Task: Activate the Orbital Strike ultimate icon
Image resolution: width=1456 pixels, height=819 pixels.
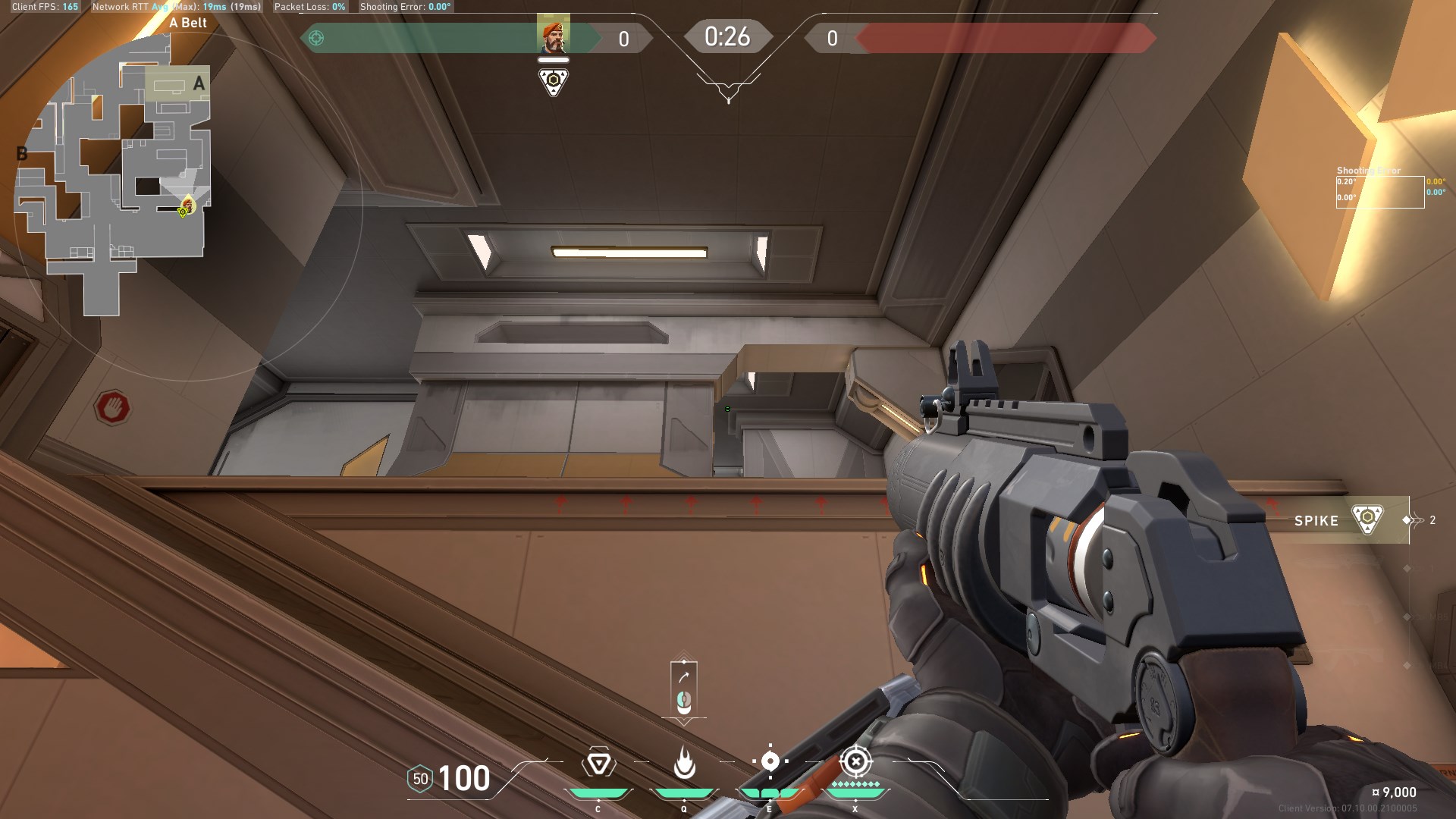Action: pyautogui.click(x=855, y=761)
